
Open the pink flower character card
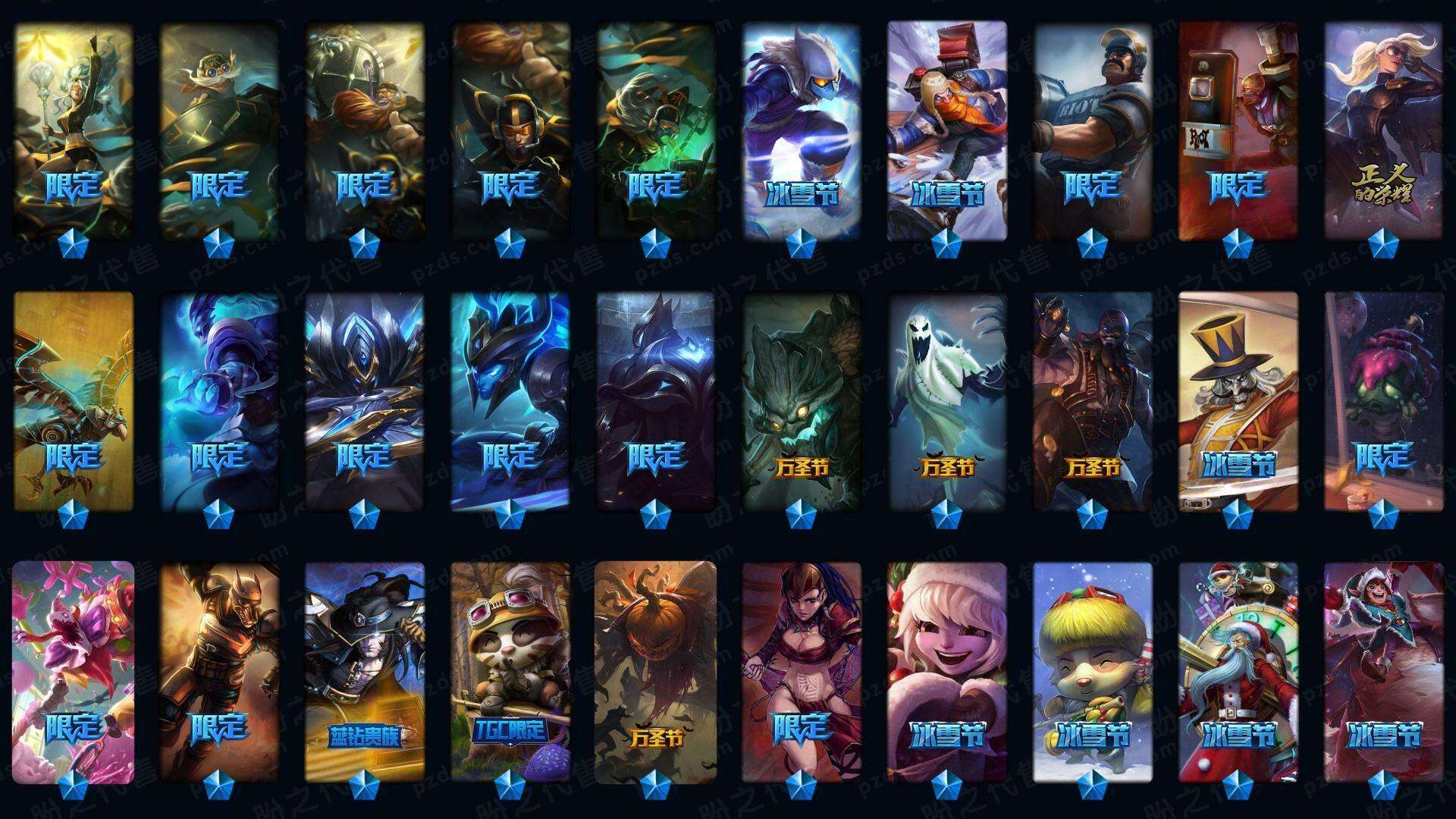(74, 671)
